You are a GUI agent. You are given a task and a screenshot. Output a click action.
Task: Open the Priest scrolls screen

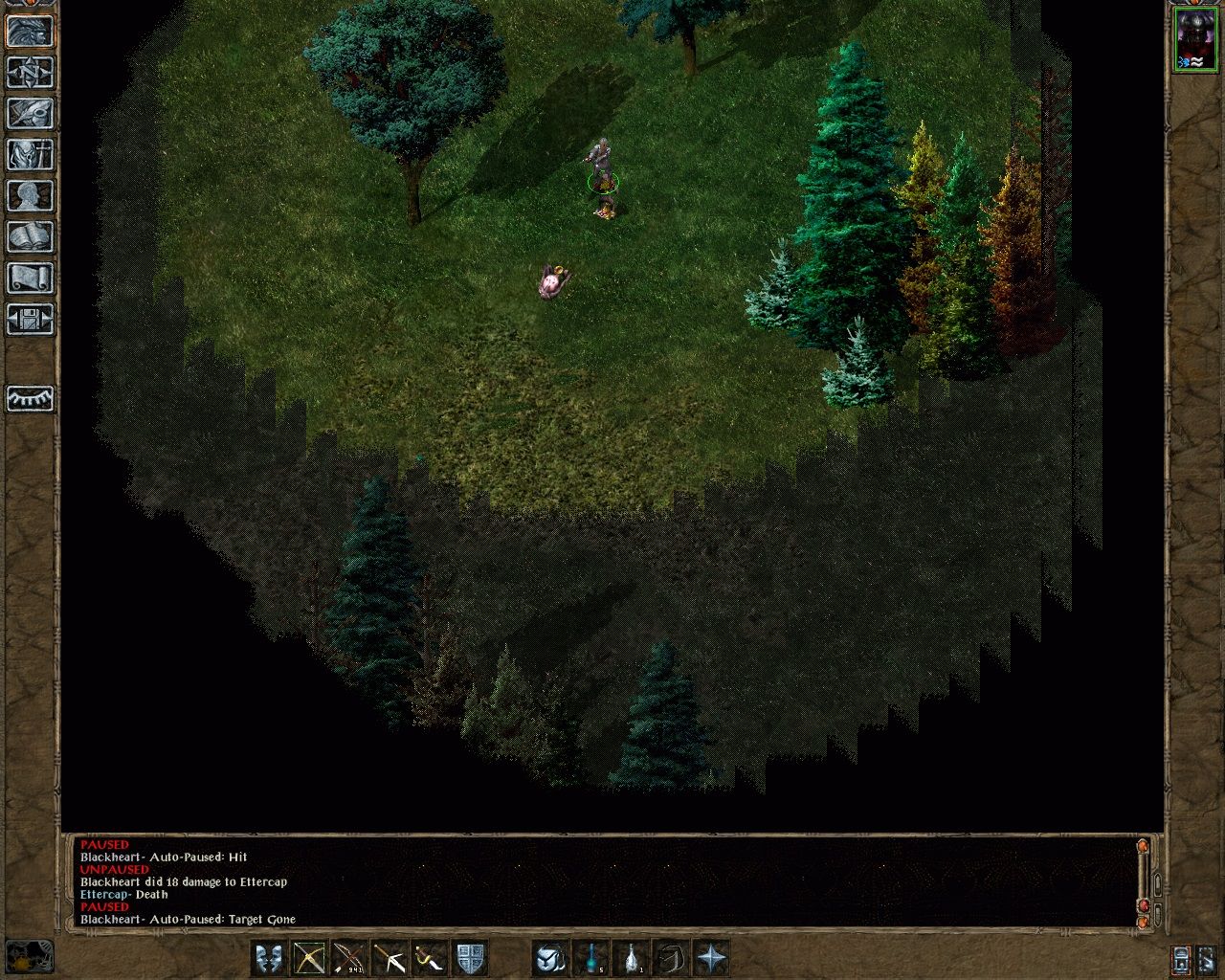[x=29, y=278]
